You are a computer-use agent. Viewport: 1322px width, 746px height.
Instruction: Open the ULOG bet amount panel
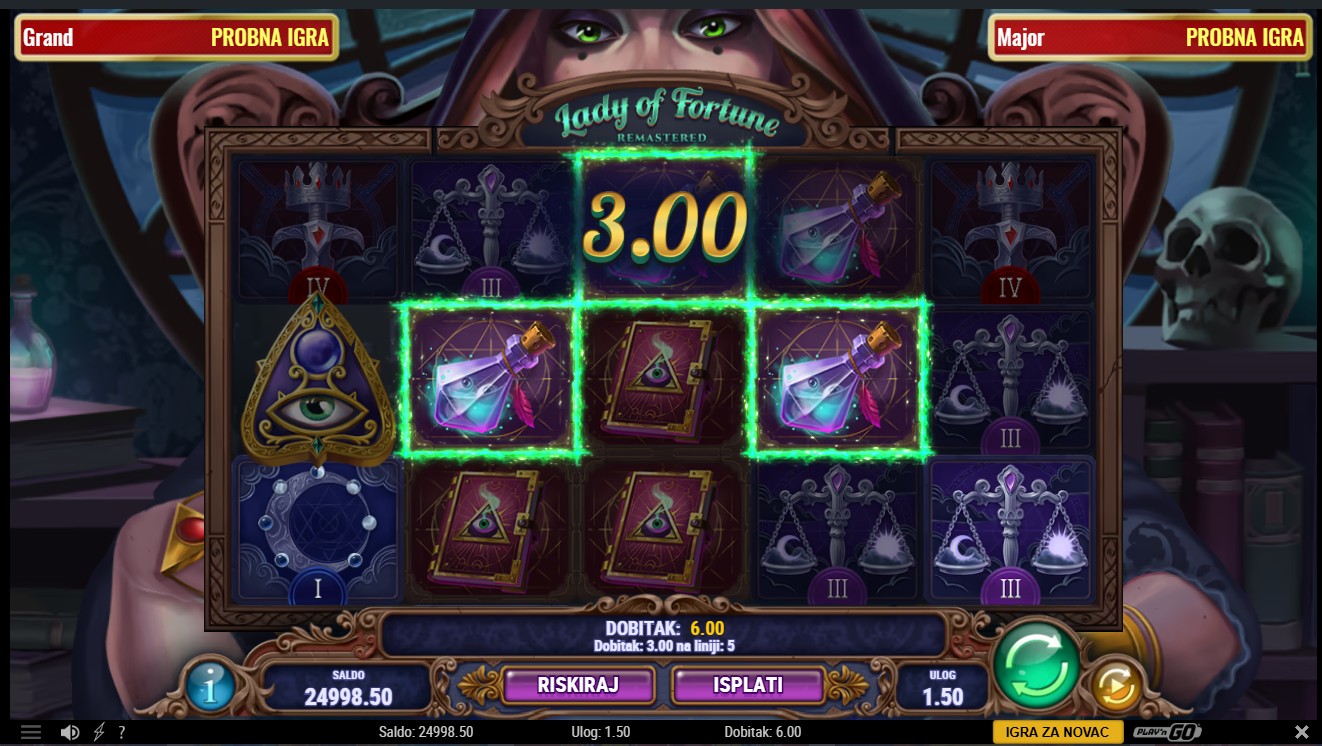942,688
